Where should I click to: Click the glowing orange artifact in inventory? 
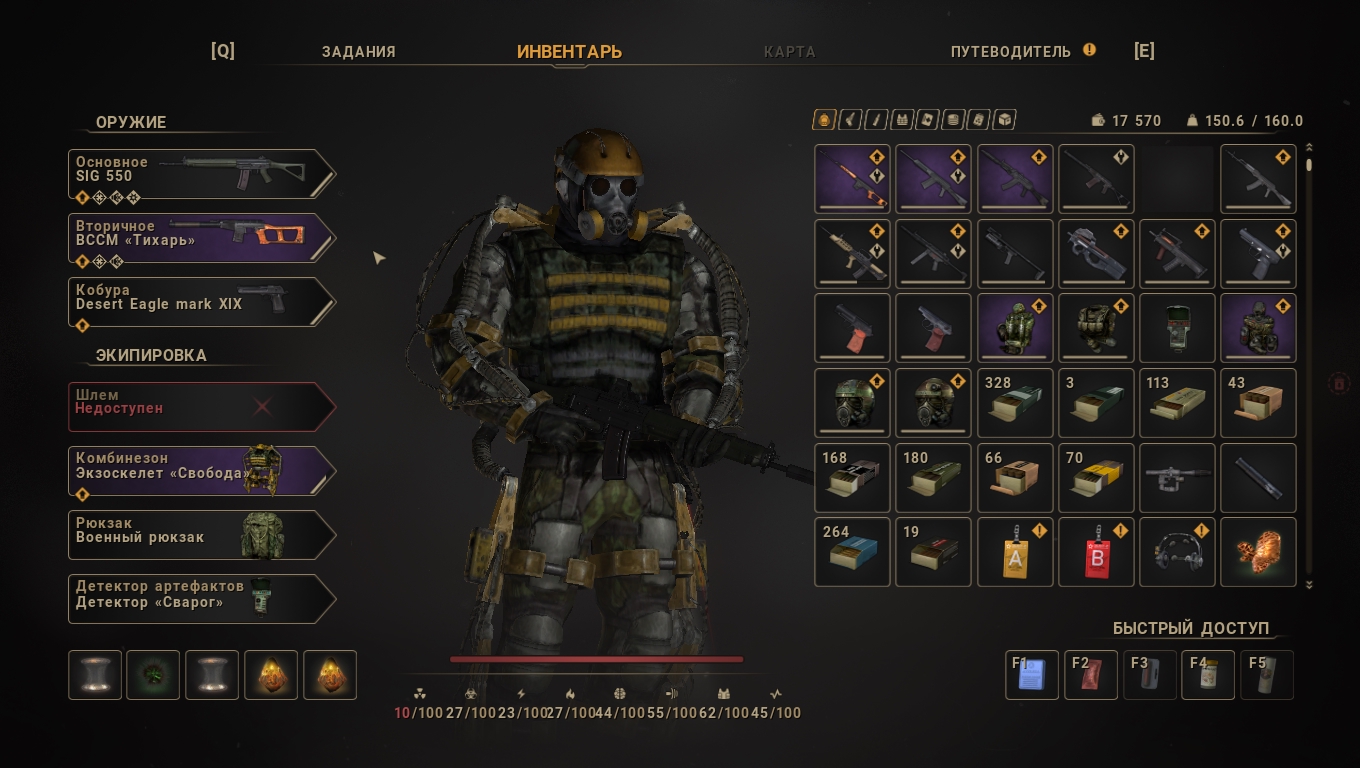(x=1258, y=552)
